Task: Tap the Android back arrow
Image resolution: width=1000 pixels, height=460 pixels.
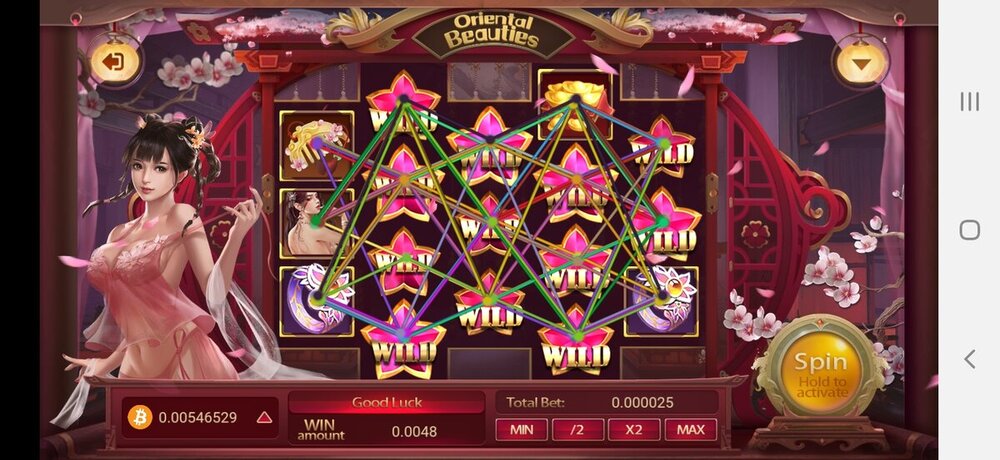Action: click(x=969, y=358)
